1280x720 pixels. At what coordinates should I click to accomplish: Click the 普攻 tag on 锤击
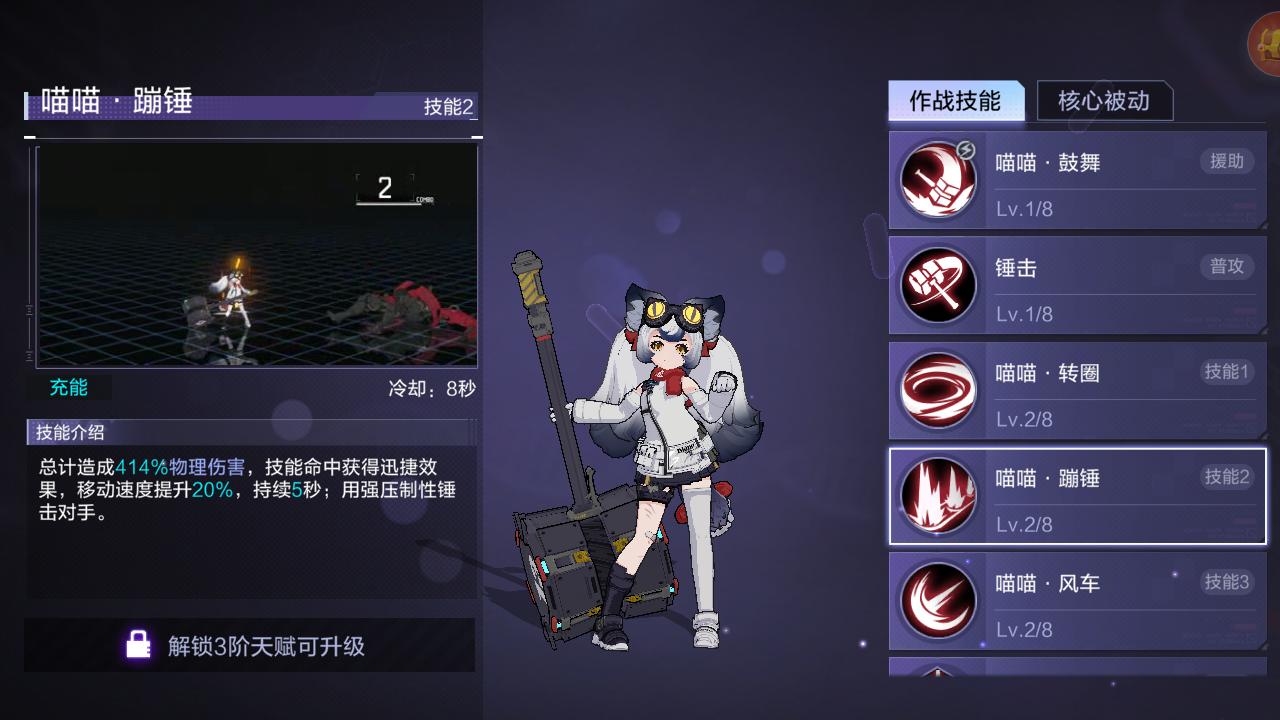point(1227,267)
